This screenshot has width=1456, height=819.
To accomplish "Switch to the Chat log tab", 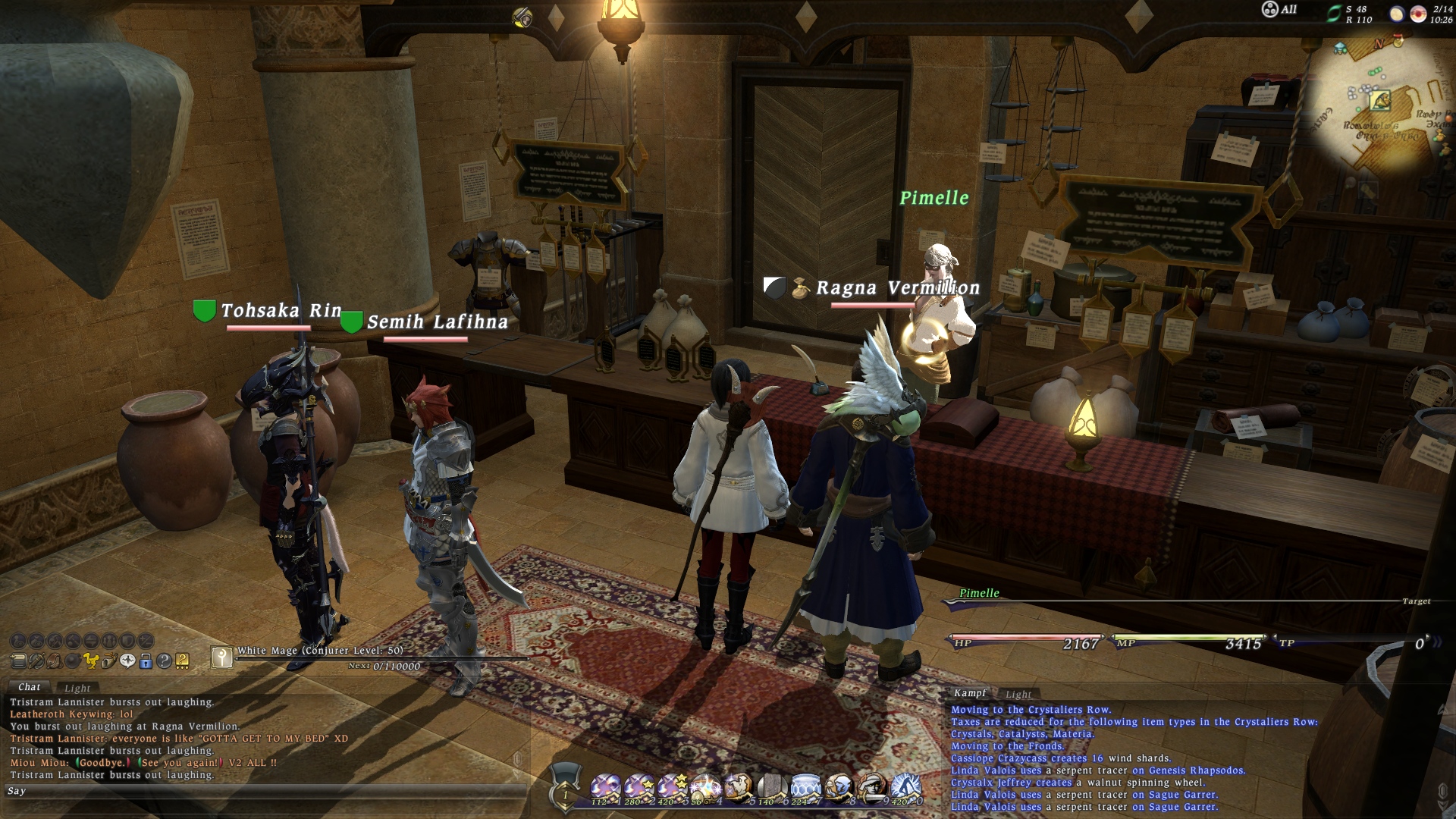I will 29,687.
